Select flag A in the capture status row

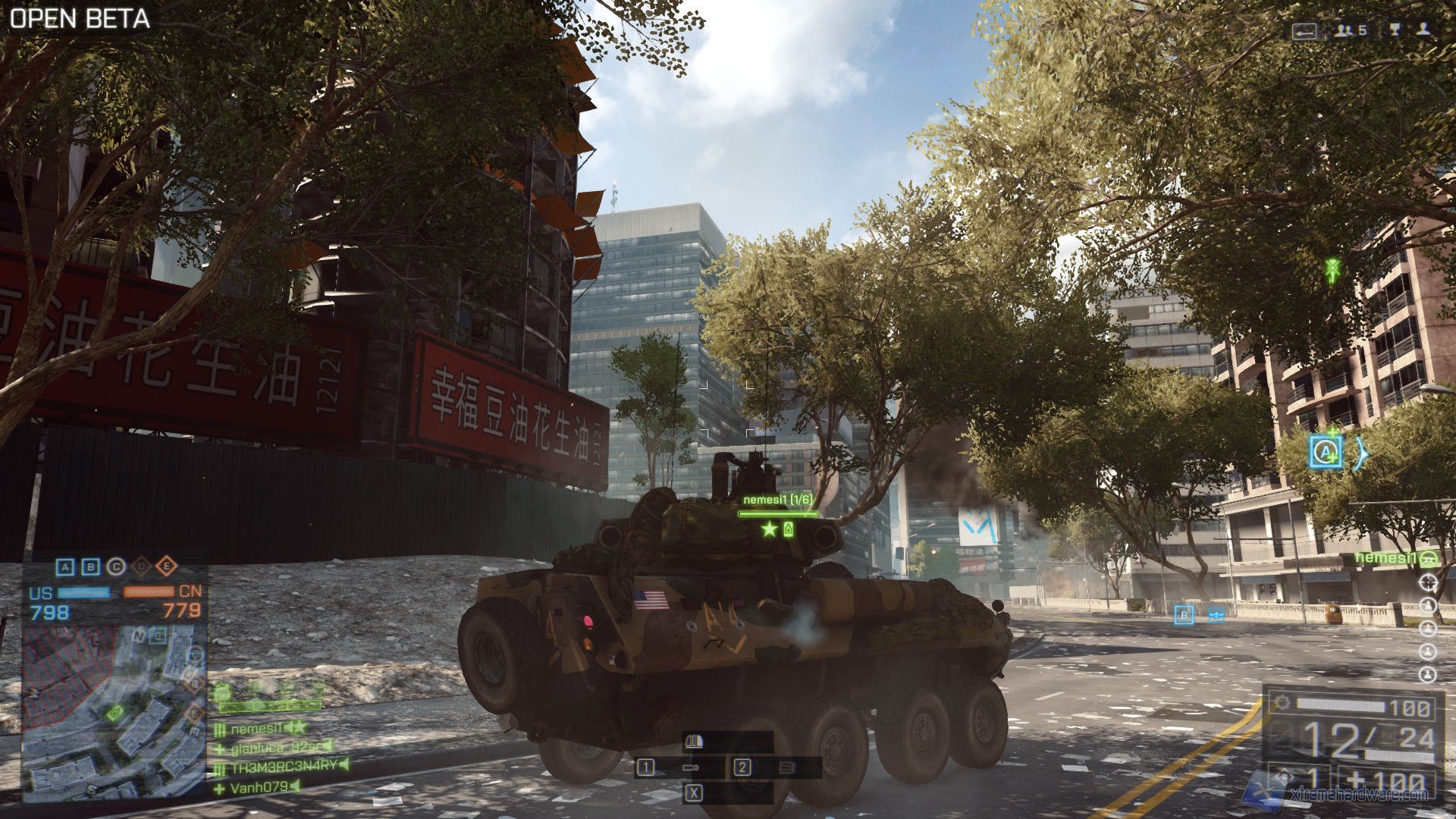(66, 567)
